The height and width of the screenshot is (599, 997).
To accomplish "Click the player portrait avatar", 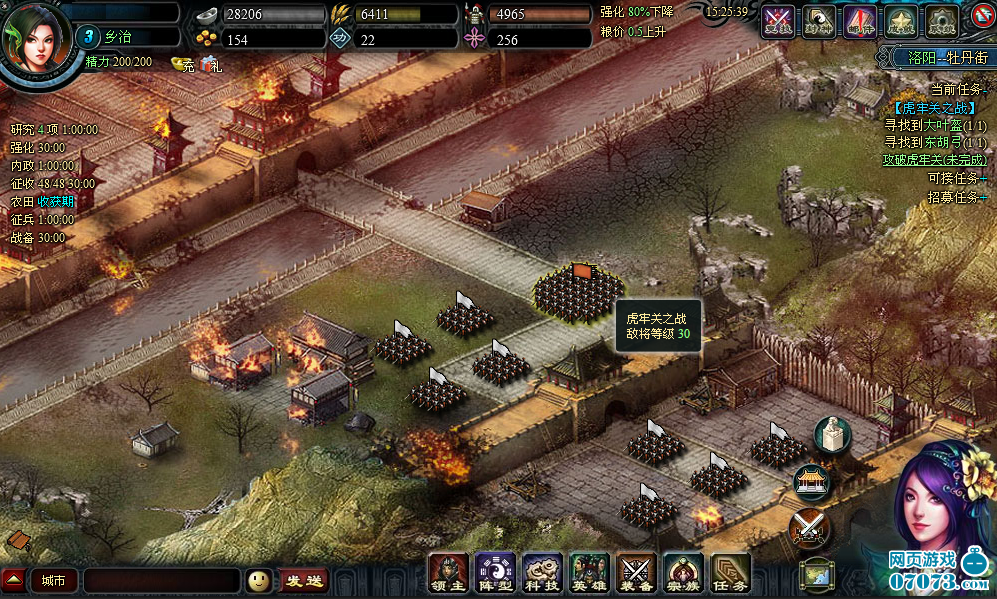I will 38,40.
